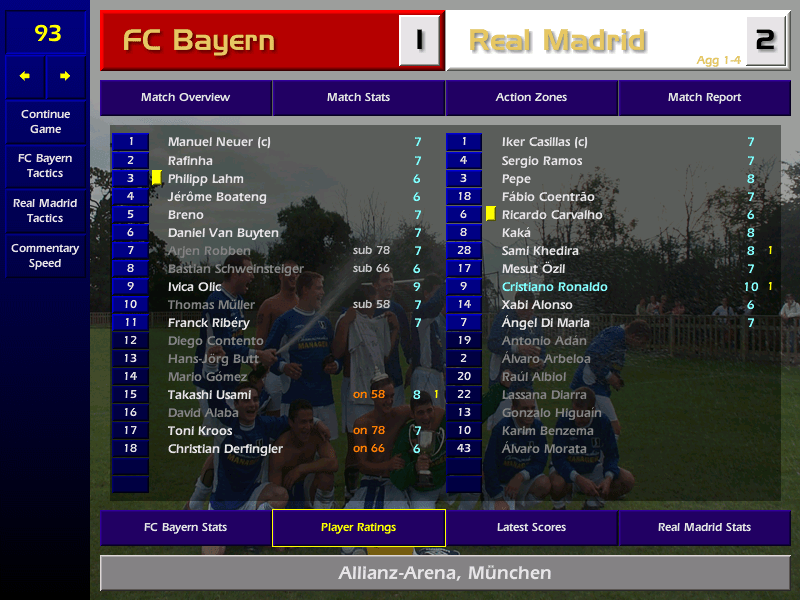Go forward with the right arrow
Viewport: 800px width, 600px height.
65,76
